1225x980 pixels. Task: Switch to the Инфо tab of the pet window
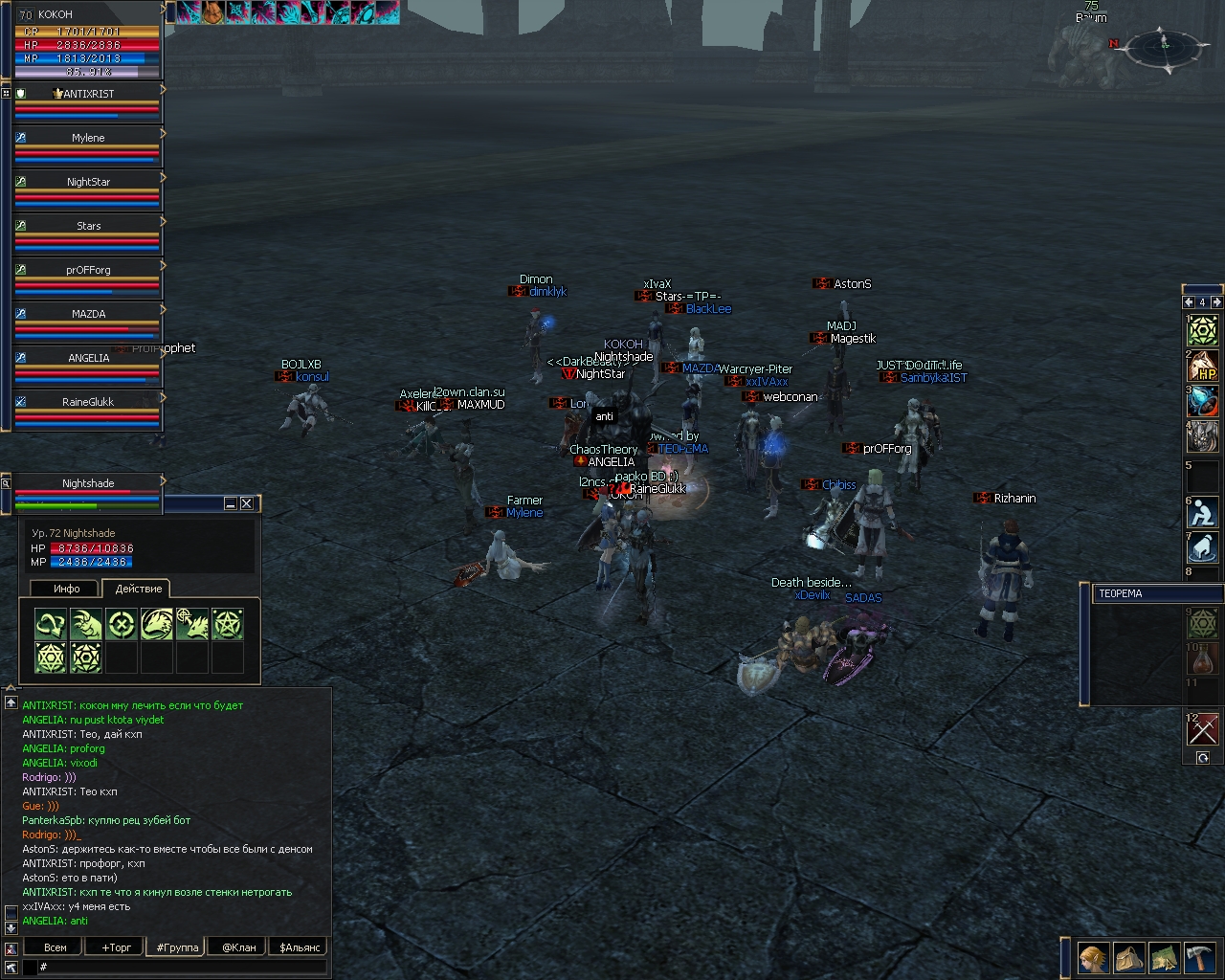65,589
